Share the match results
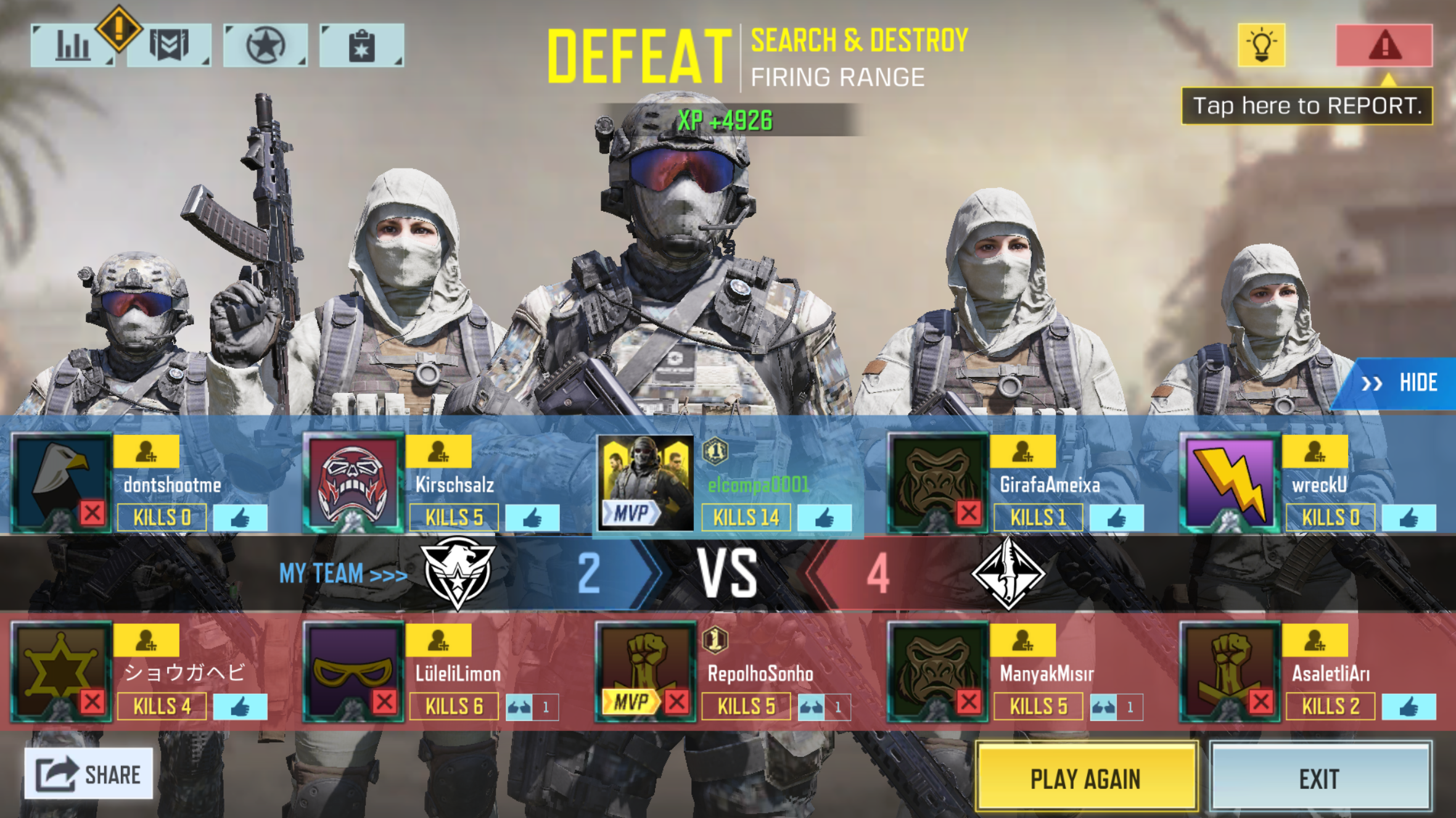Screen dimensions: 1456x818 tap(89, 774)
